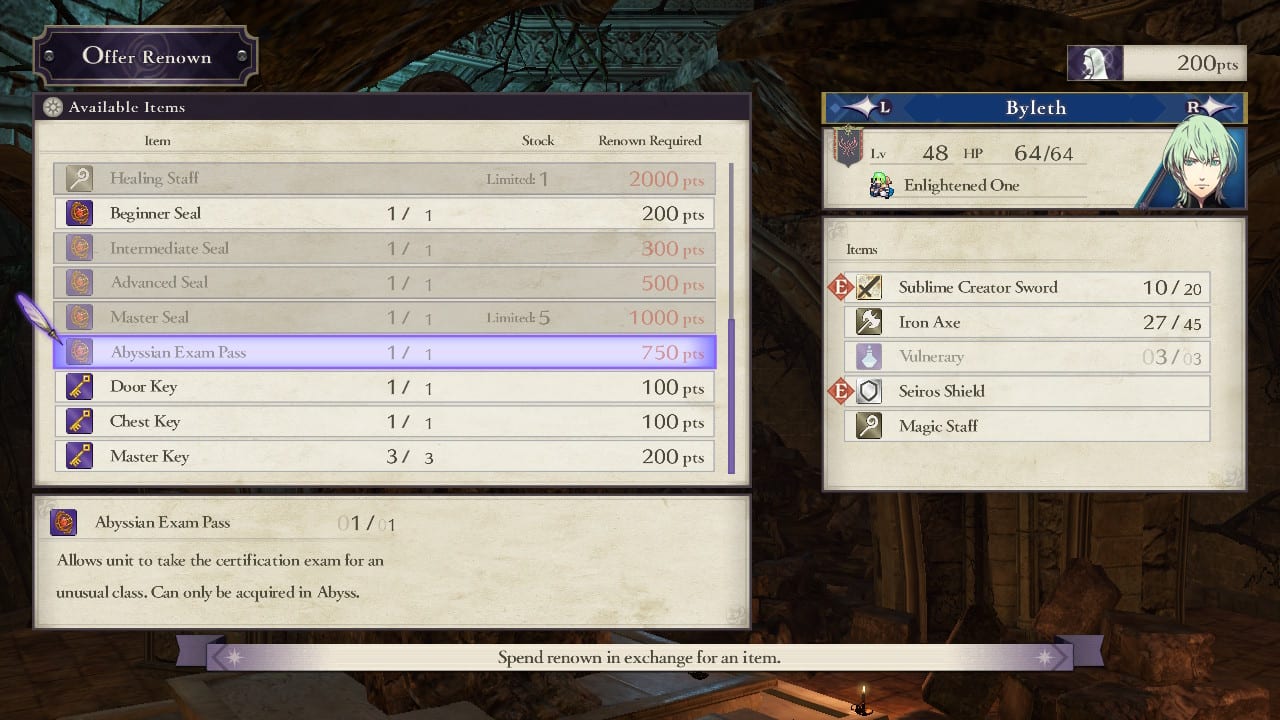Viewport: 1280px width, 720px height.
Task: Click the Sublime Creator Sword slot
Action: (1027, 288)
